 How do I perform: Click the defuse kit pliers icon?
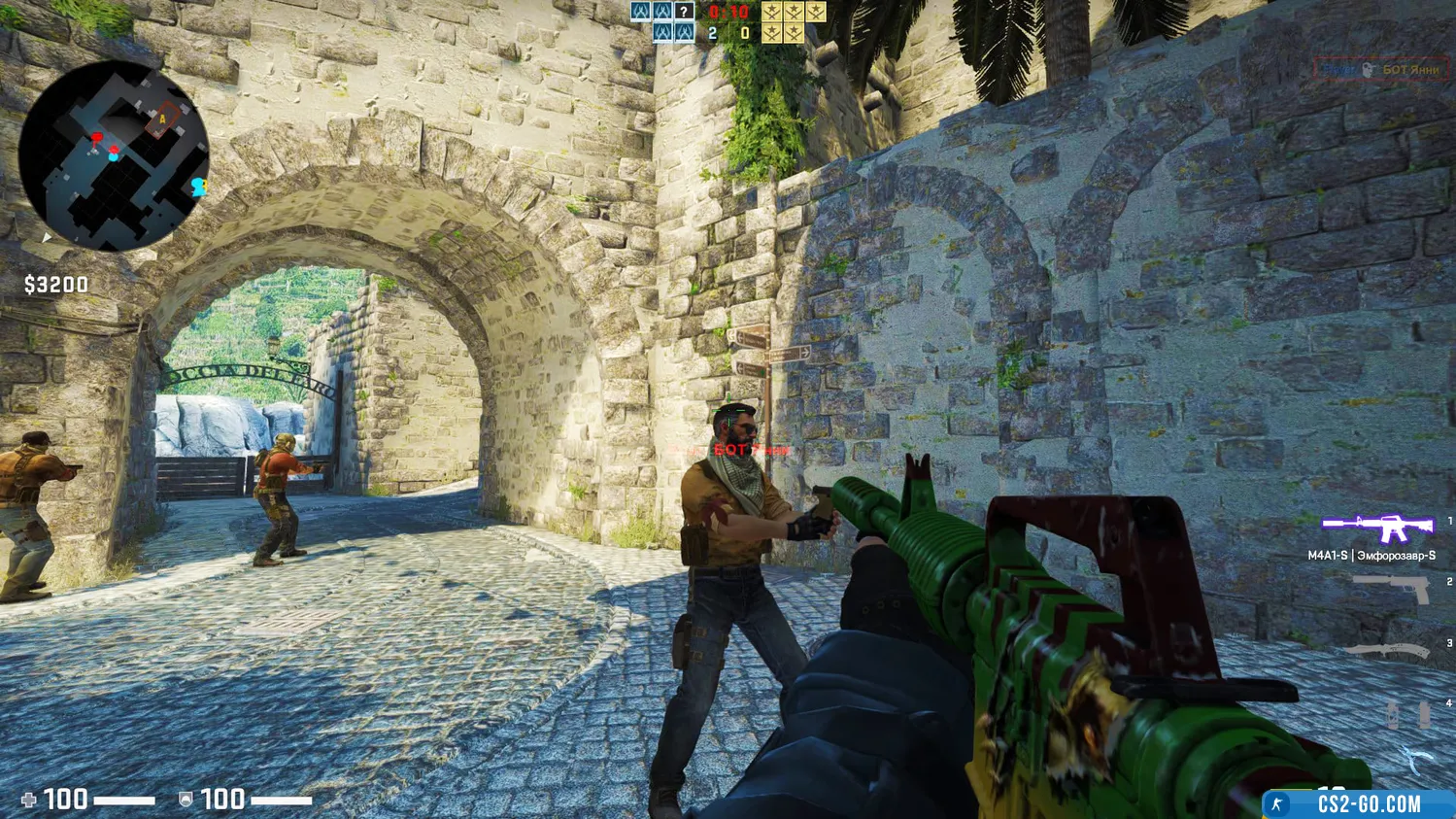[x=1414, y=758]
